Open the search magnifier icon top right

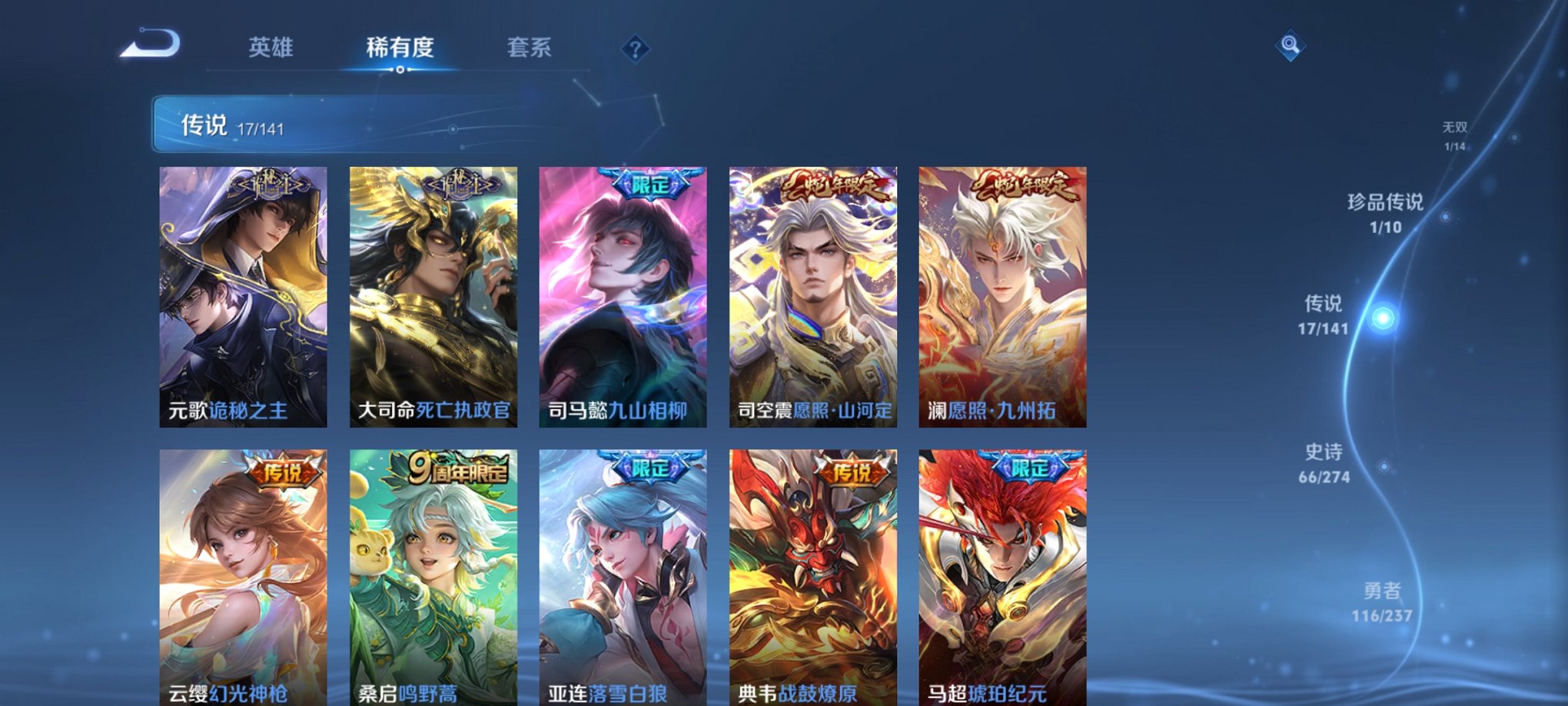(1291, 45)
